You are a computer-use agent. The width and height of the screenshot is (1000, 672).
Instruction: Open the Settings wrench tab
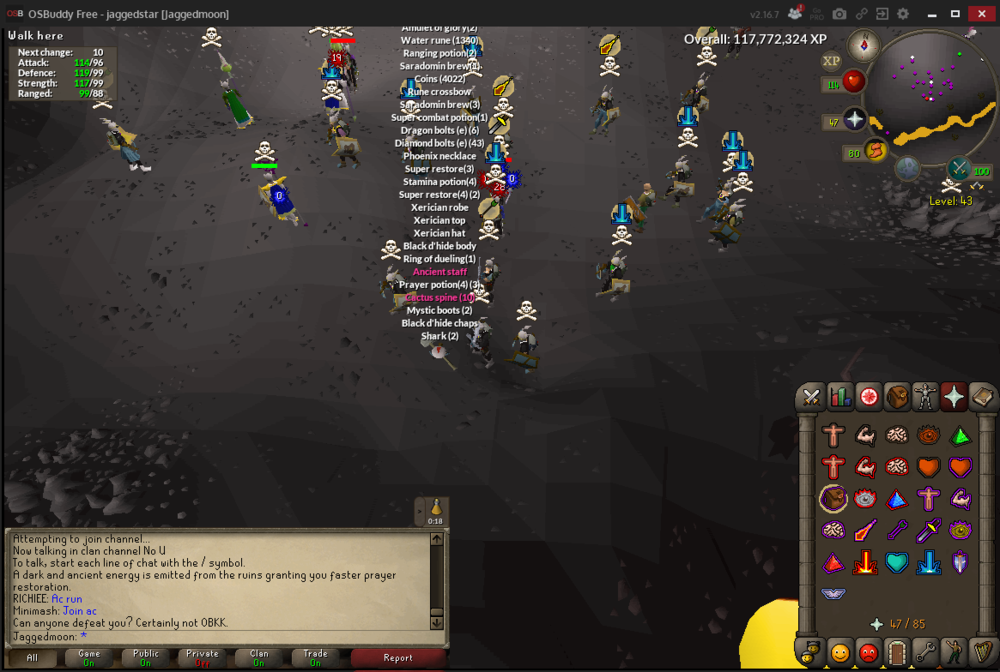coord(925,652)
